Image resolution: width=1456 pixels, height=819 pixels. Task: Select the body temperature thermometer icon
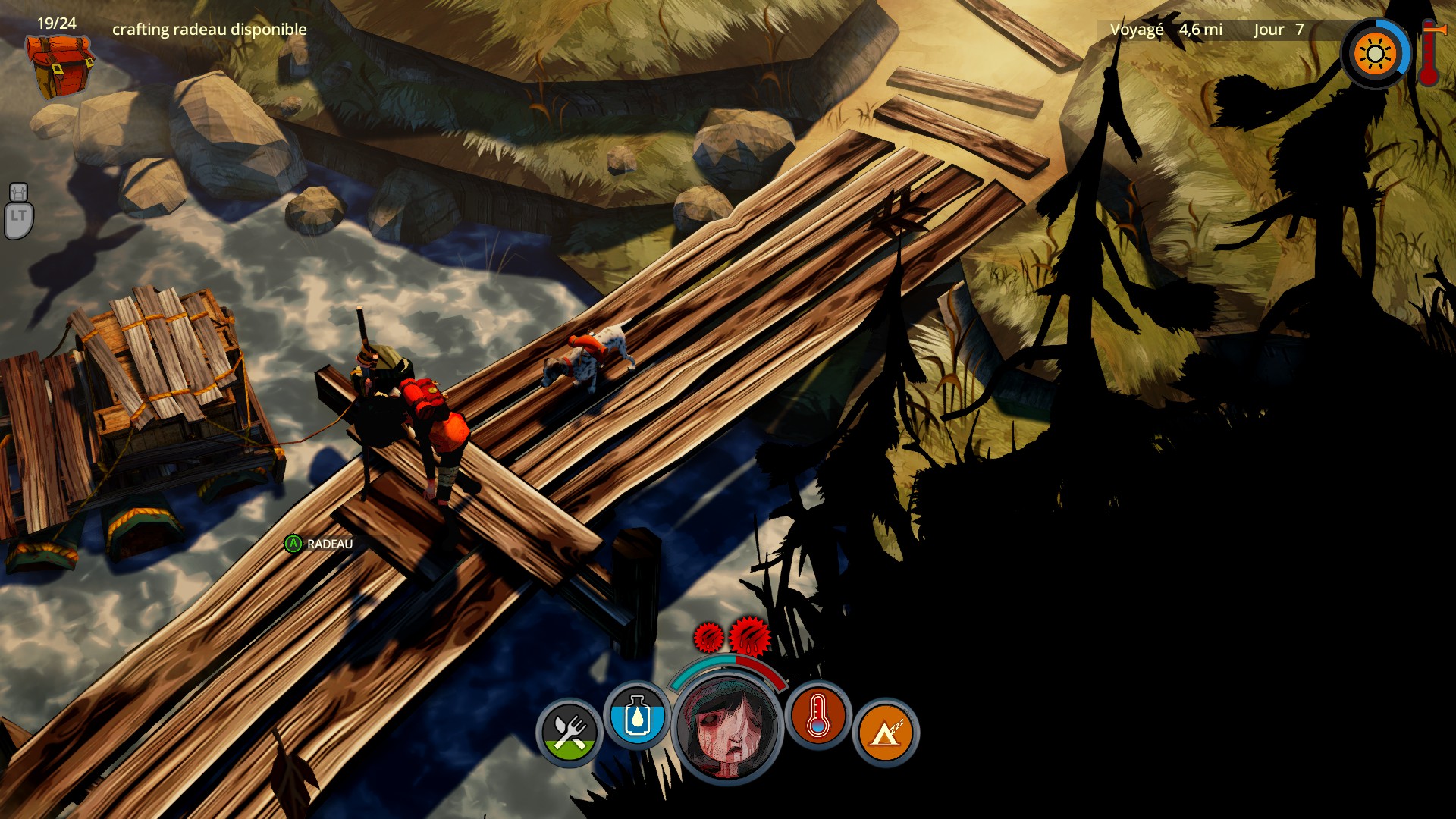817,716
